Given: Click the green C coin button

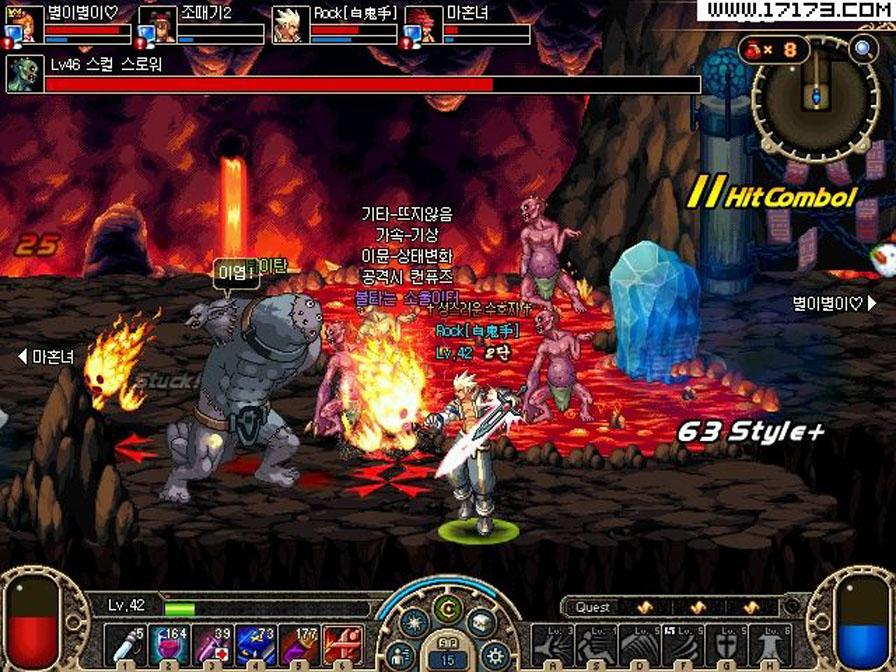Looking at the screenshot, I should pyautogui.click(x=447, y=610).
